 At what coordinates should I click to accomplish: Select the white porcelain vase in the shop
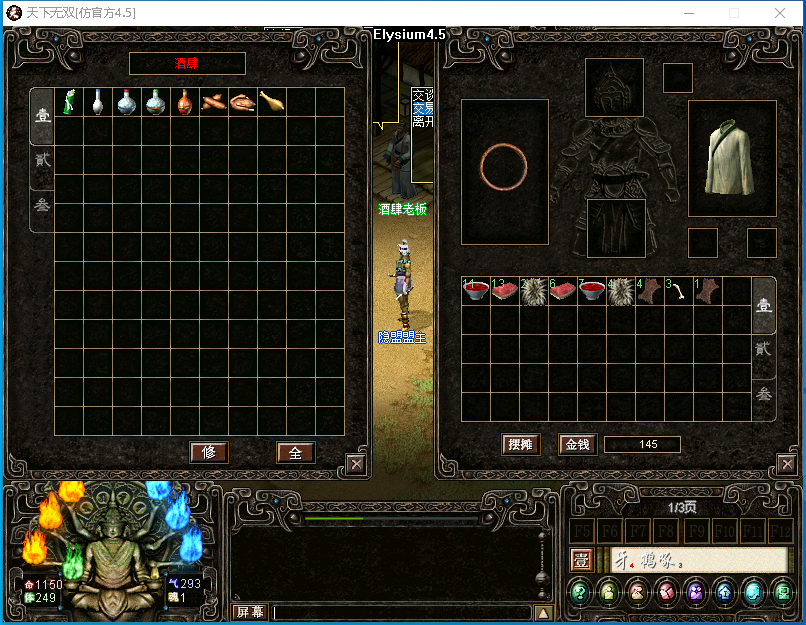pos(97,102)
